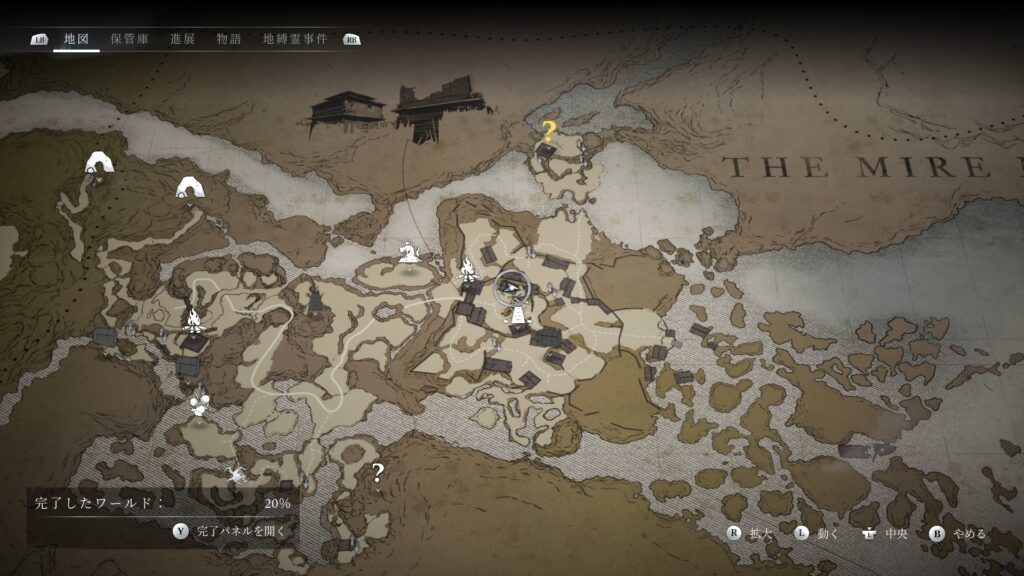Select the circled player position arrow
Viewport: 1024px width, 576px height.
pos(512,289)
